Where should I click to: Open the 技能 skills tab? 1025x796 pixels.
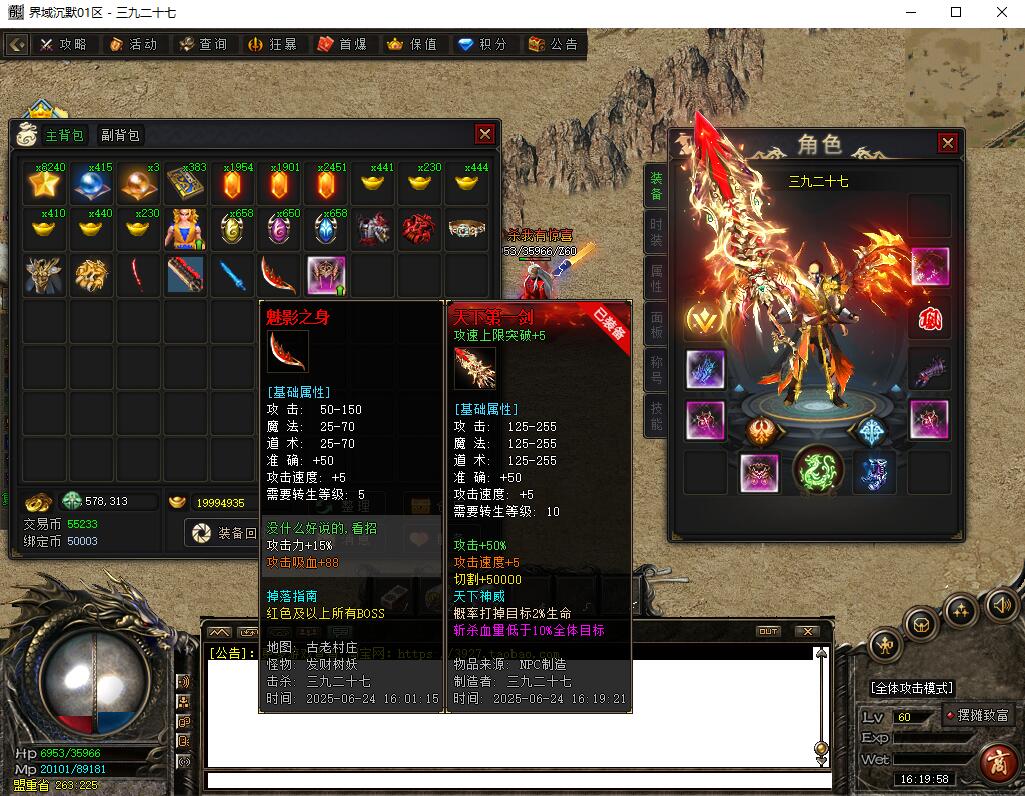click(656, 415)
